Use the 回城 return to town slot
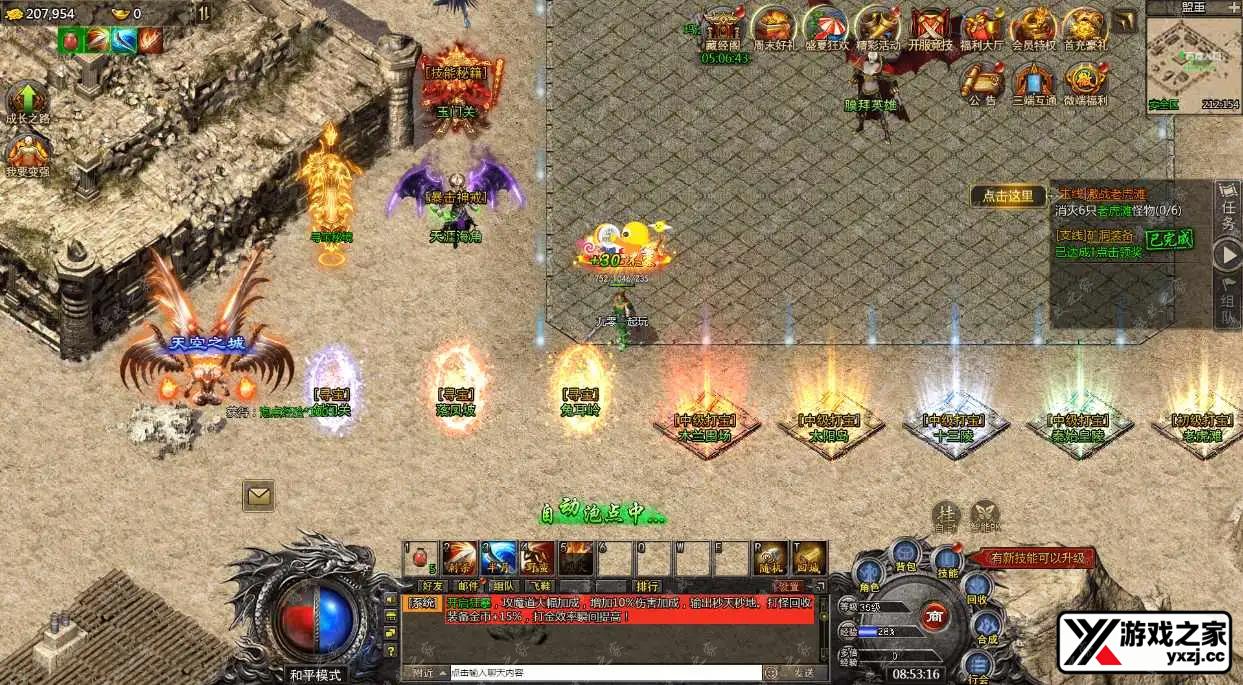Viewport: 1243px width, 685px height. (809, 558)
